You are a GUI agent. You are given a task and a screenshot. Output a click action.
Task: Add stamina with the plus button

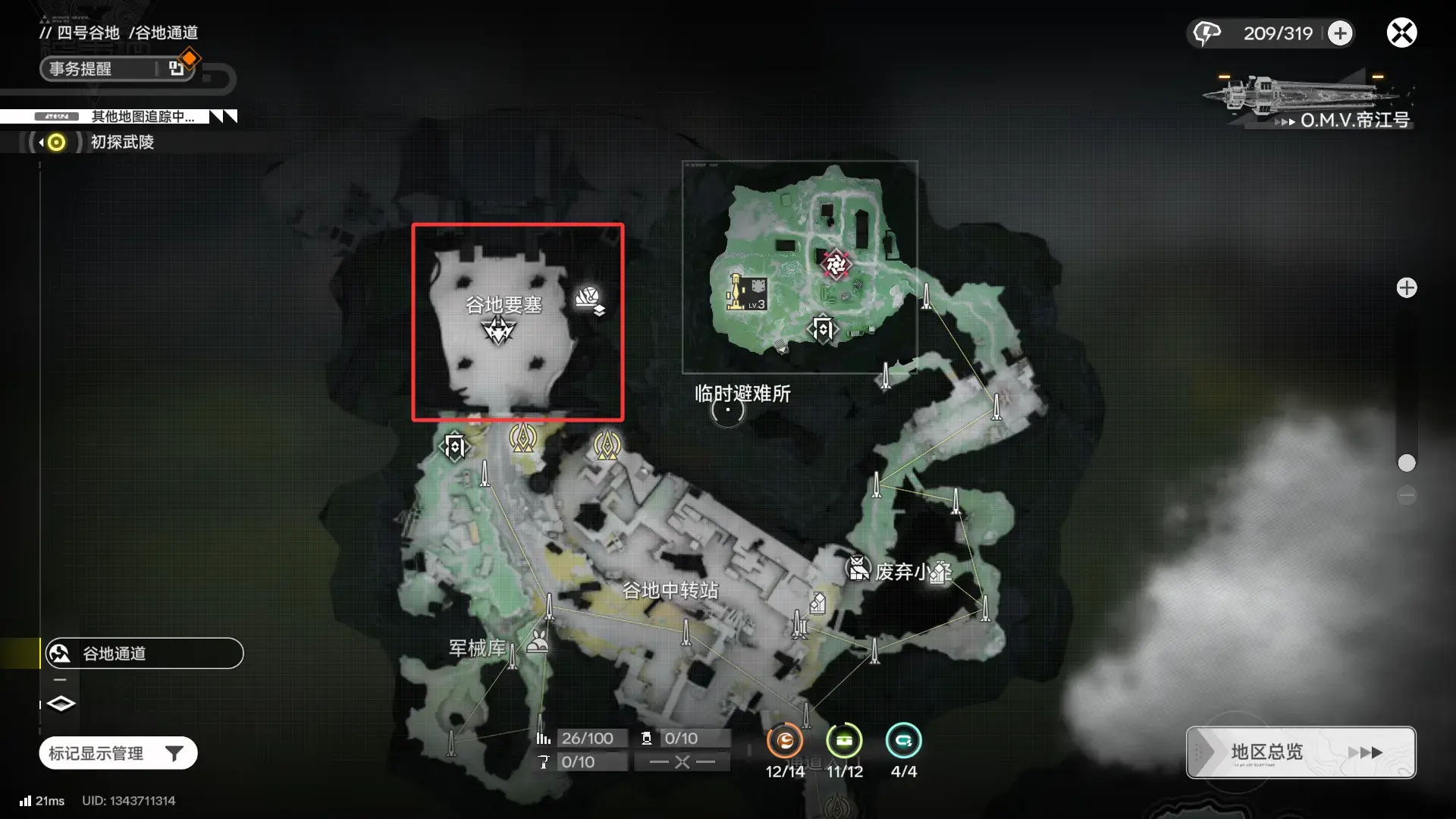click(1340, 33)
